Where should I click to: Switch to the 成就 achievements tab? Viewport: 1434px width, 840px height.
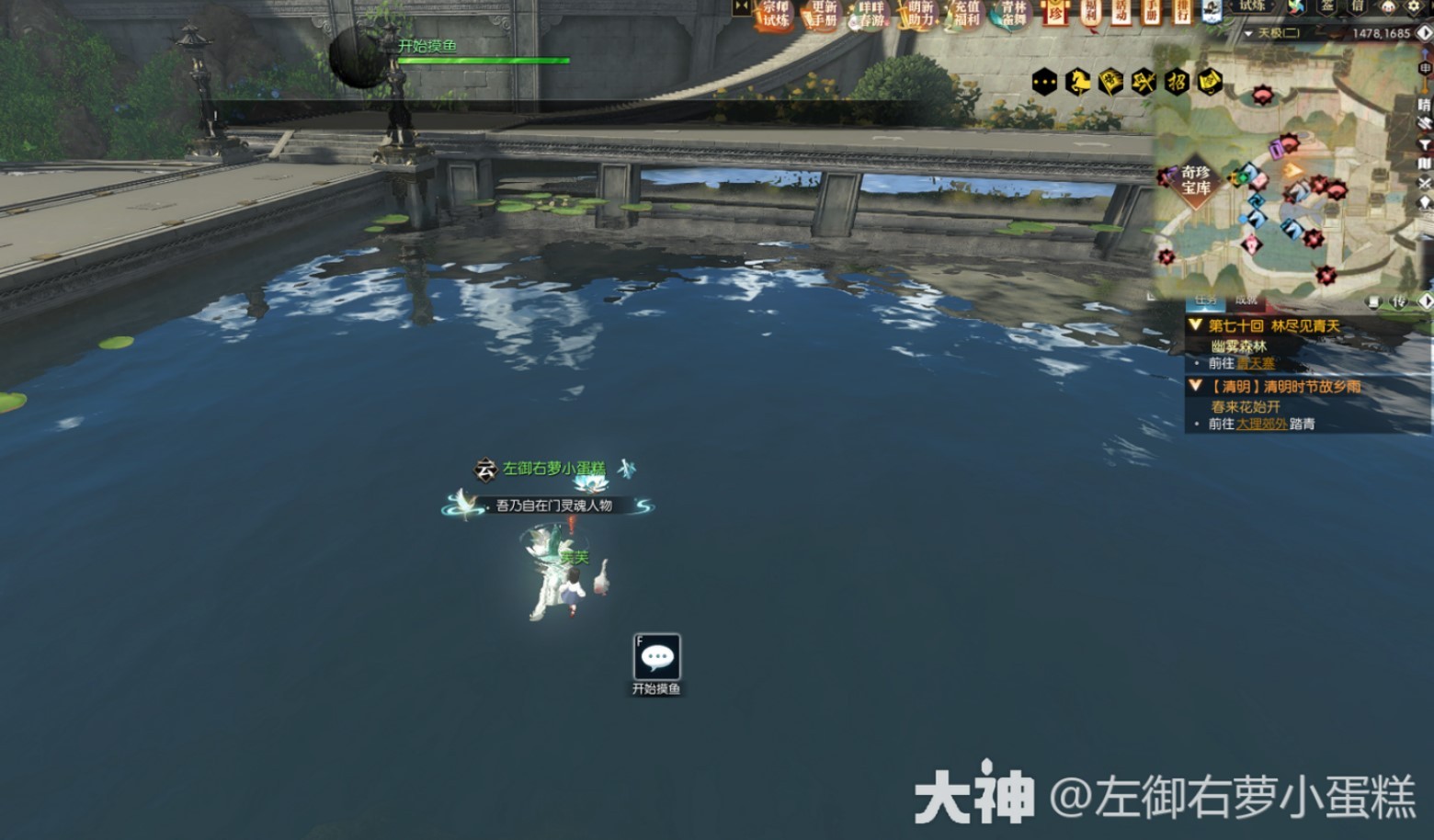pyautogui.click(x=1246, y=301)
